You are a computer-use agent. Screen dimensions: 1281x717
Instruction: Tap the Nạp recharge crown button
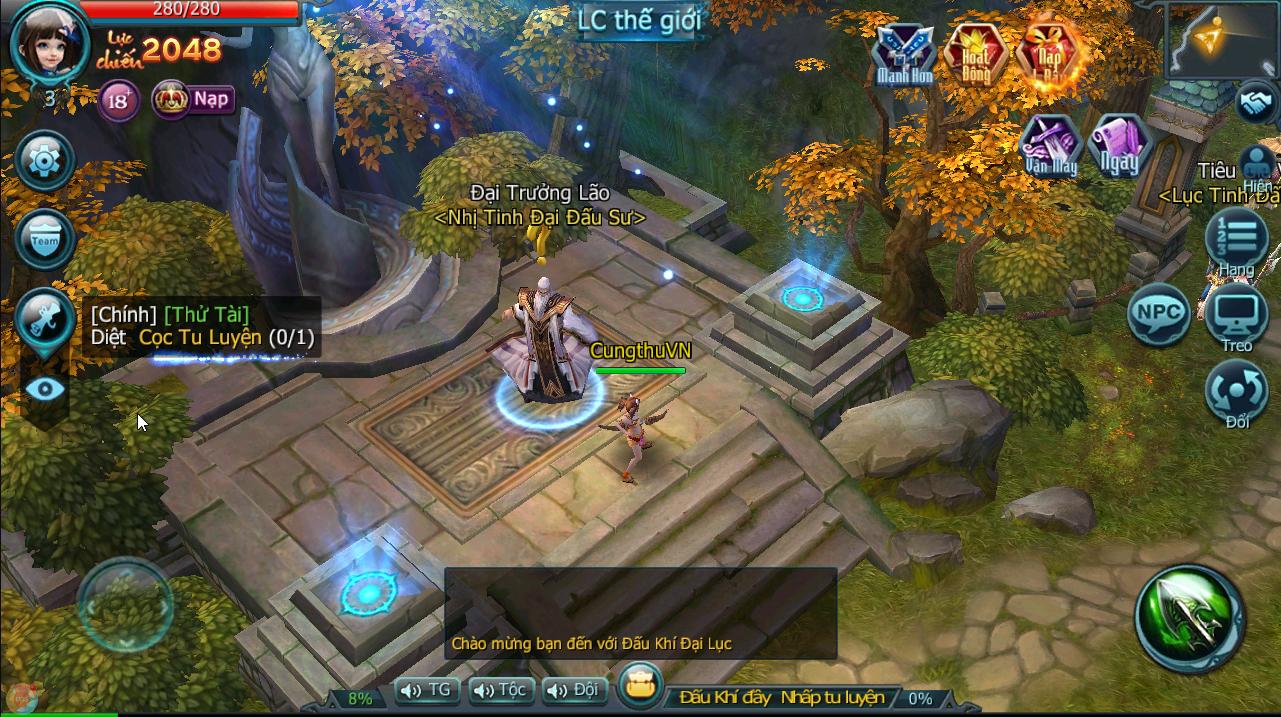(193, 99)
